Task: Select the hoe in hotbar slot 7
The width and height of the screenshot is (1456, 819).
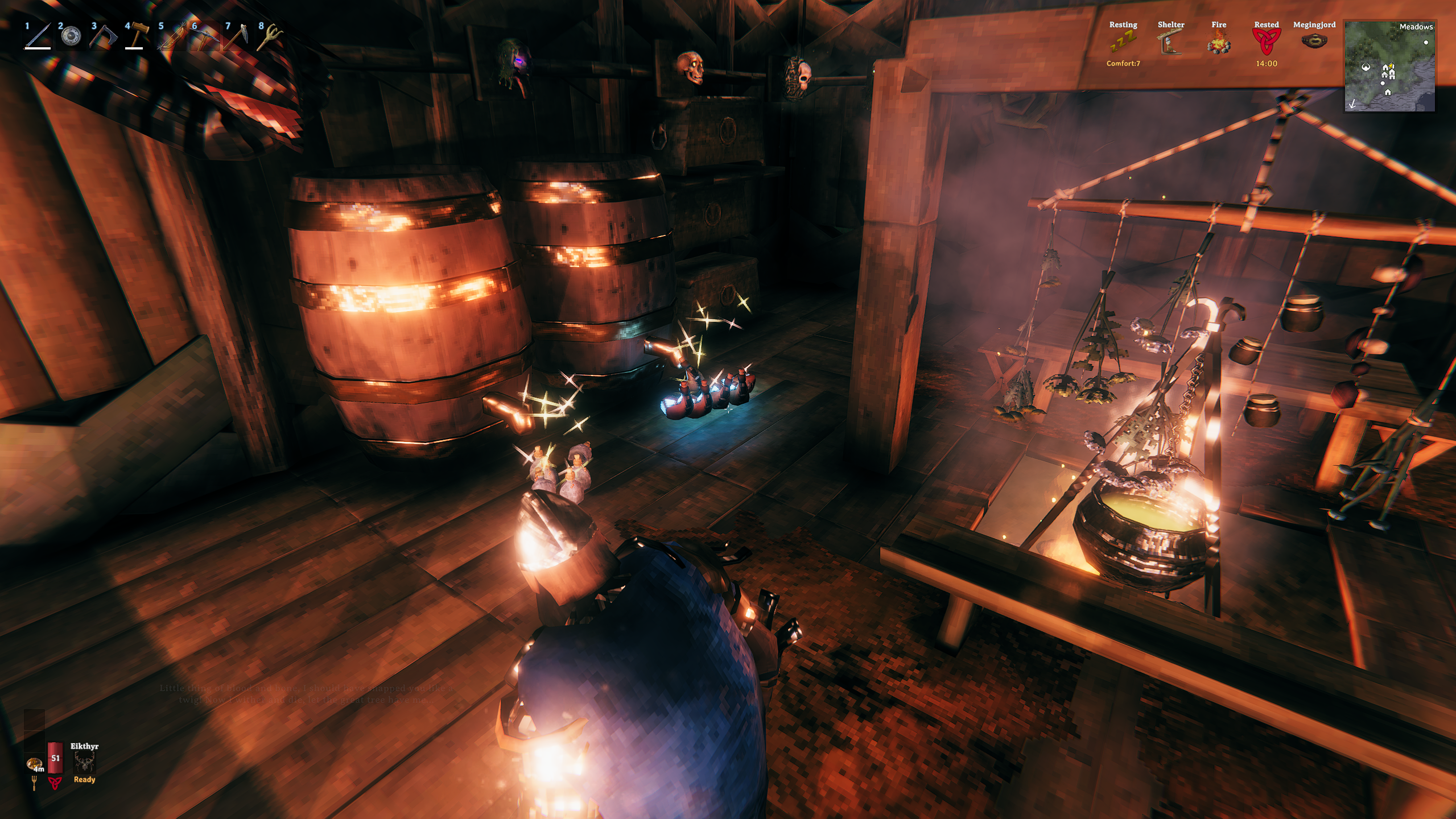Action: pyautogui.click(x=237, y=36)
